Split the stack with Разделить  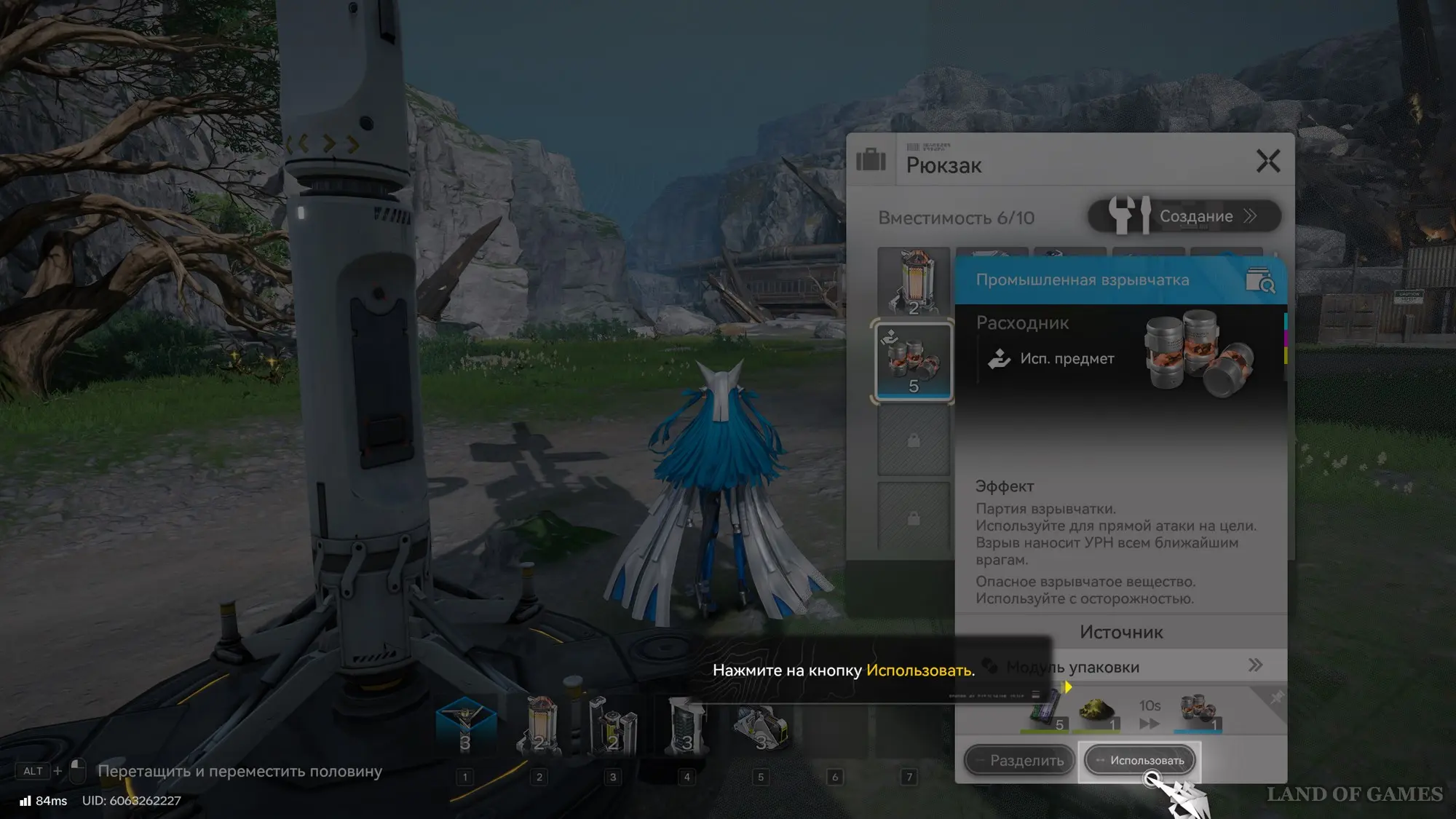click(1019, 760)
